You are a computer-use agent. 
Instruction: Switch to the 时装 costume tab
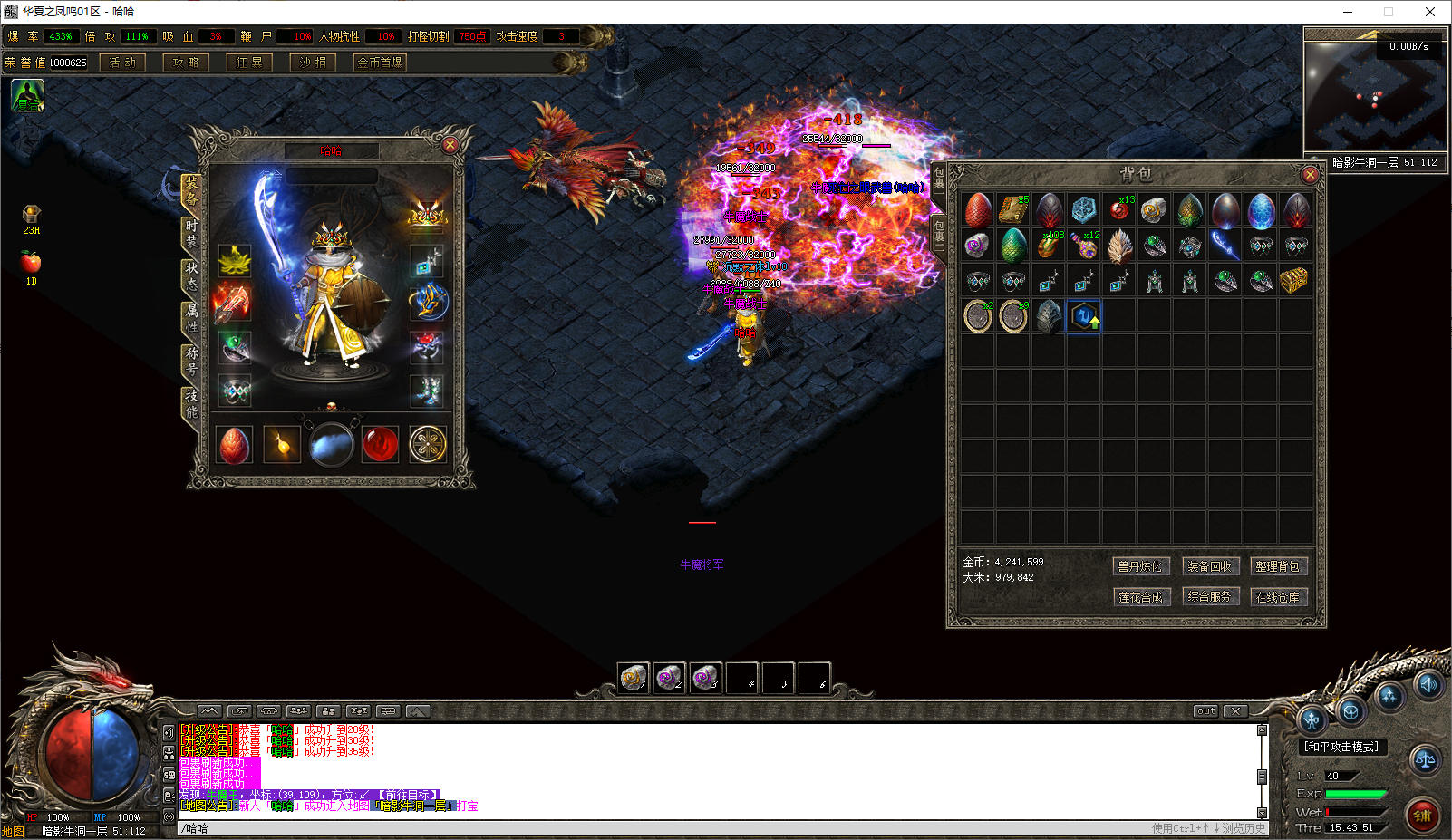click(x=191, y=232)
